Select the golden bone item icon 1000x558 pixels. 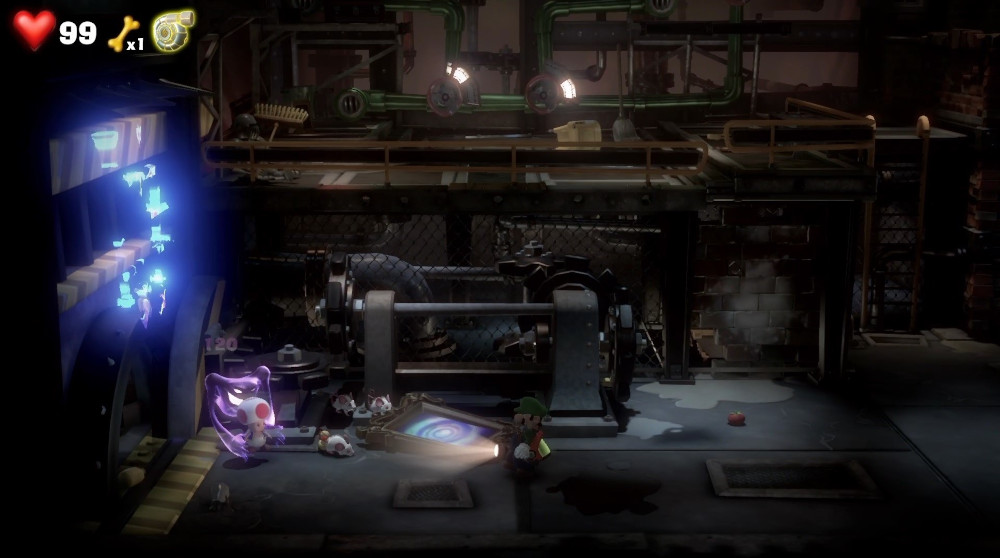coord(121,32)
